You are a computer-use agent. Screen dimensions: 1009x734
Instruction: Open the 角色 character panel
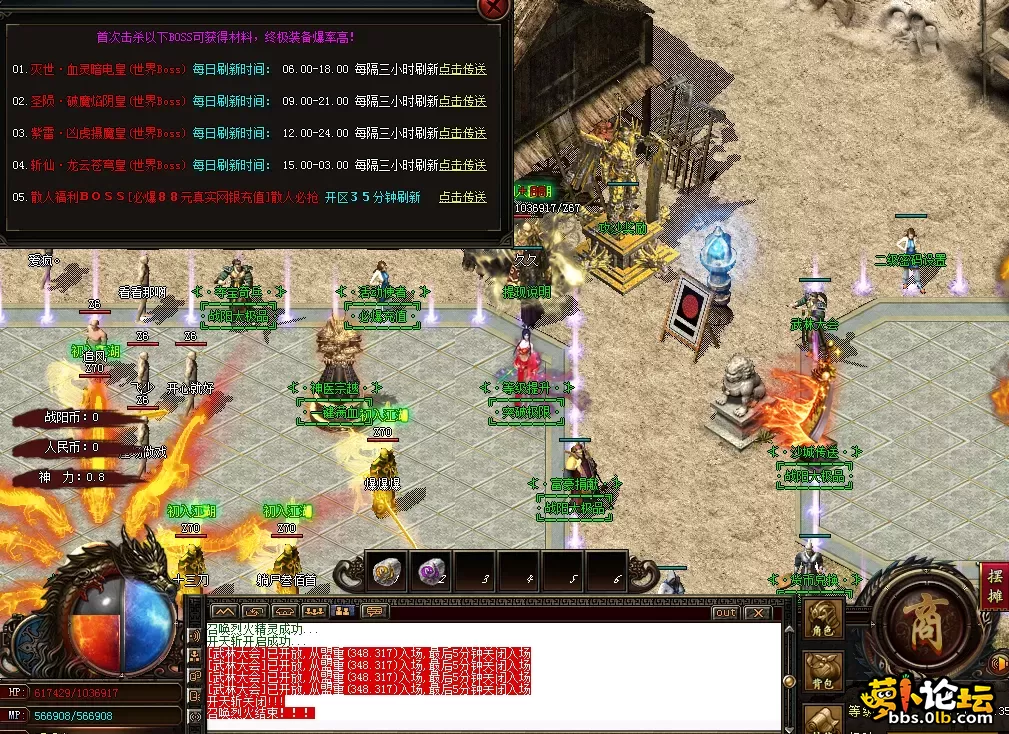pos(824,618)
